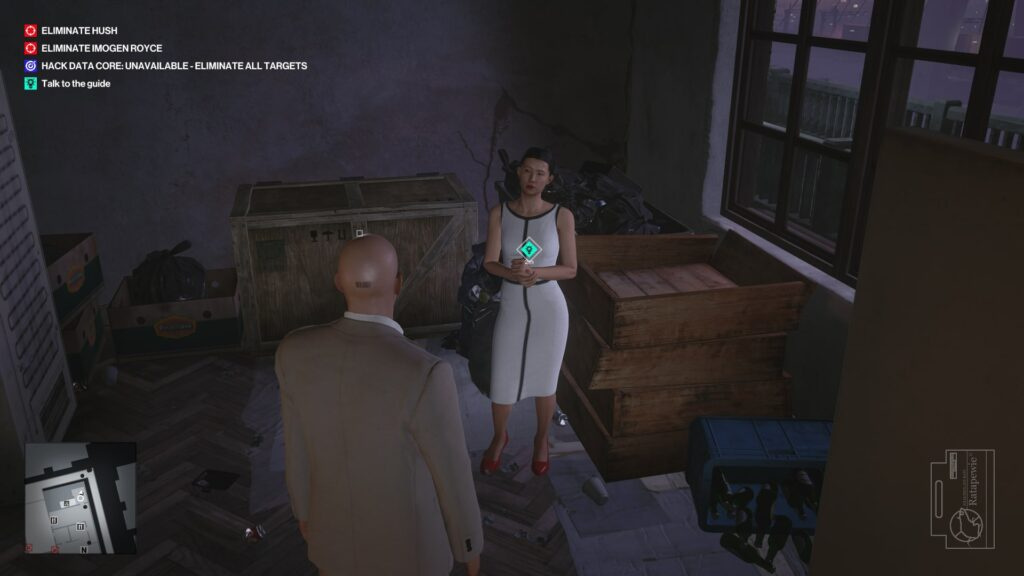Click the Ratapewie location stamp icon
This screenshot has height=576, width=1024.
[x=967, y=499]
